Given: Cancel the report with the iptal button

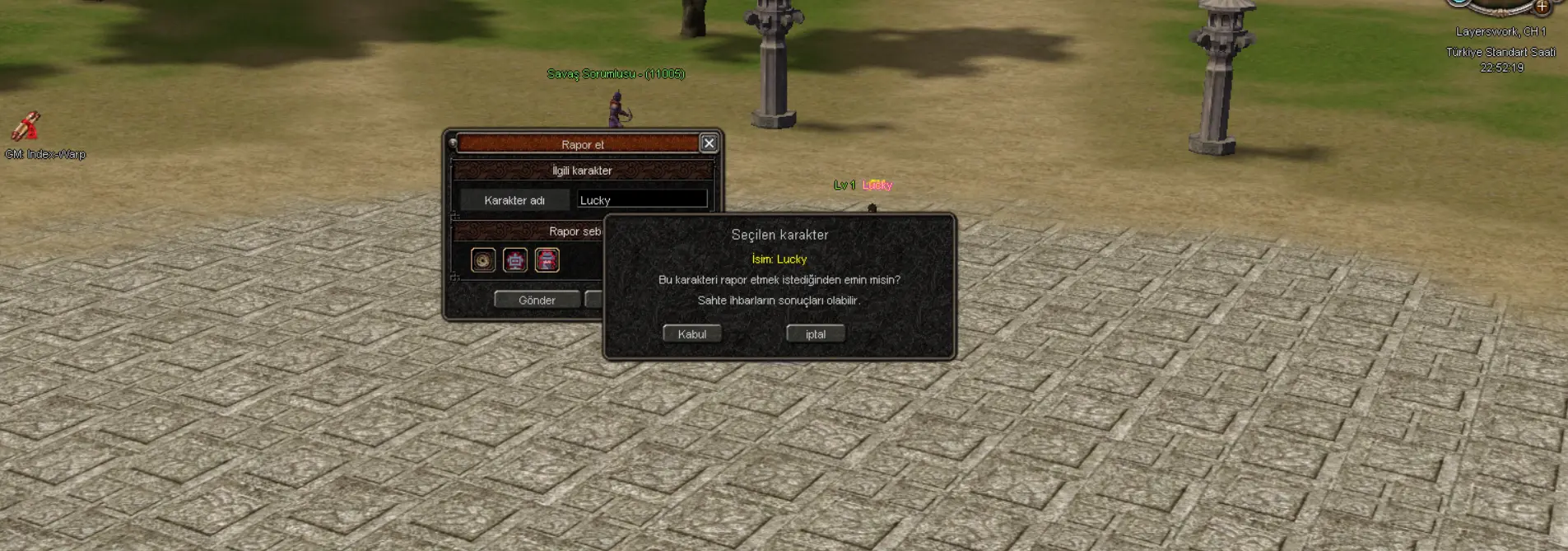Looking at the screenshot, I should coord(815,334).
